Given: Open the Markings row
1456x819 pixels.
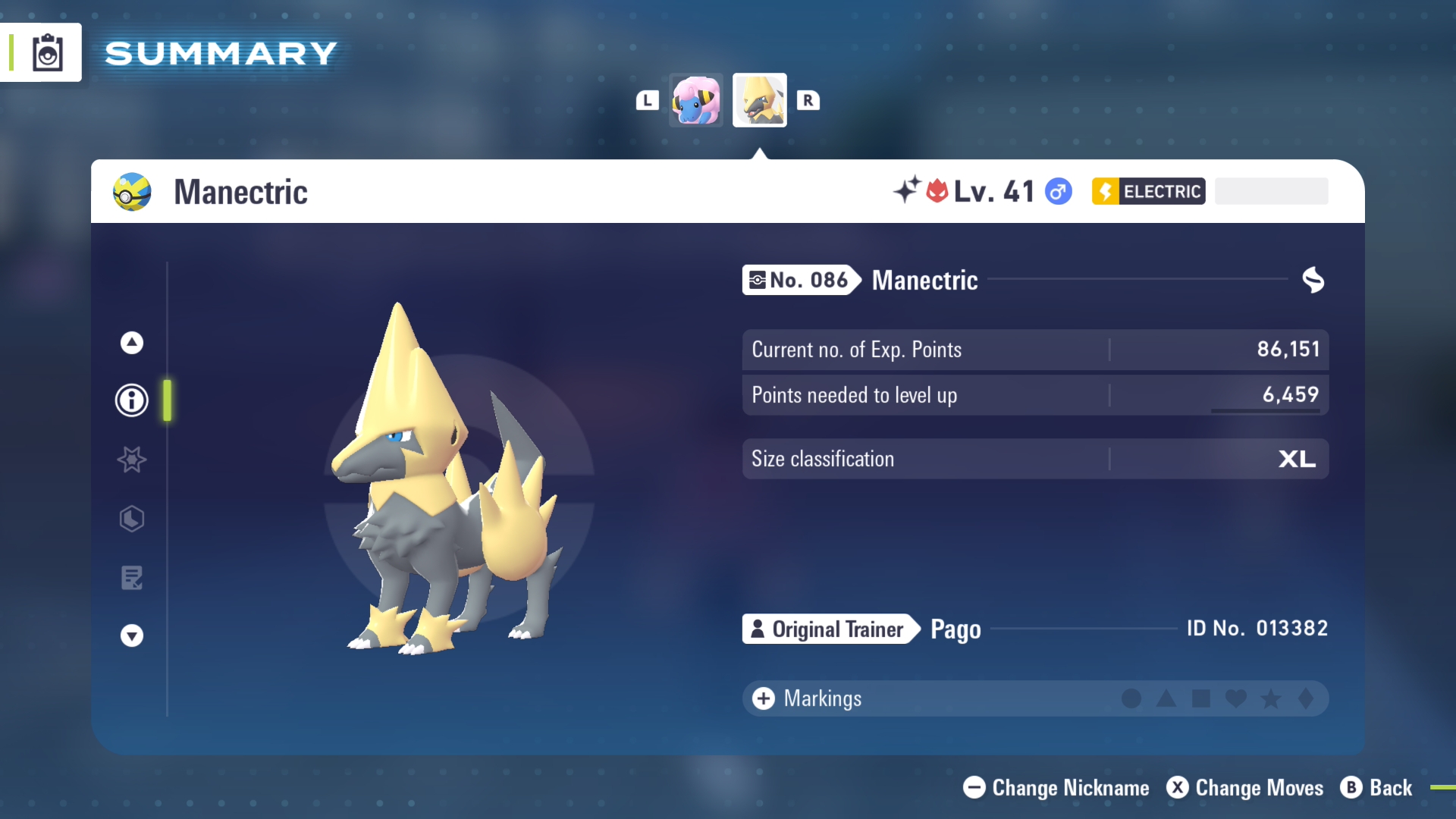Looking at the screenshot, I should tap(807, 698).
